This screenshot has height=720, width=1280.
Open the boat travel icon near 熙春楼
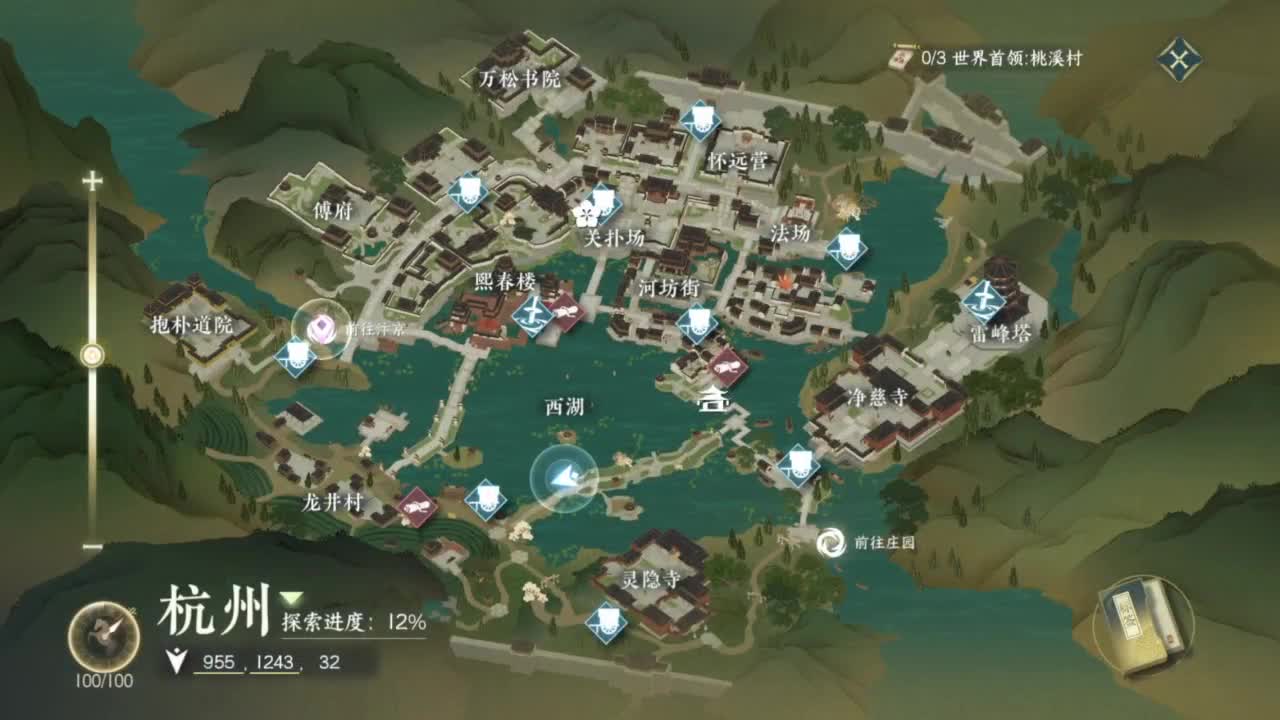(x=533, y=314)
